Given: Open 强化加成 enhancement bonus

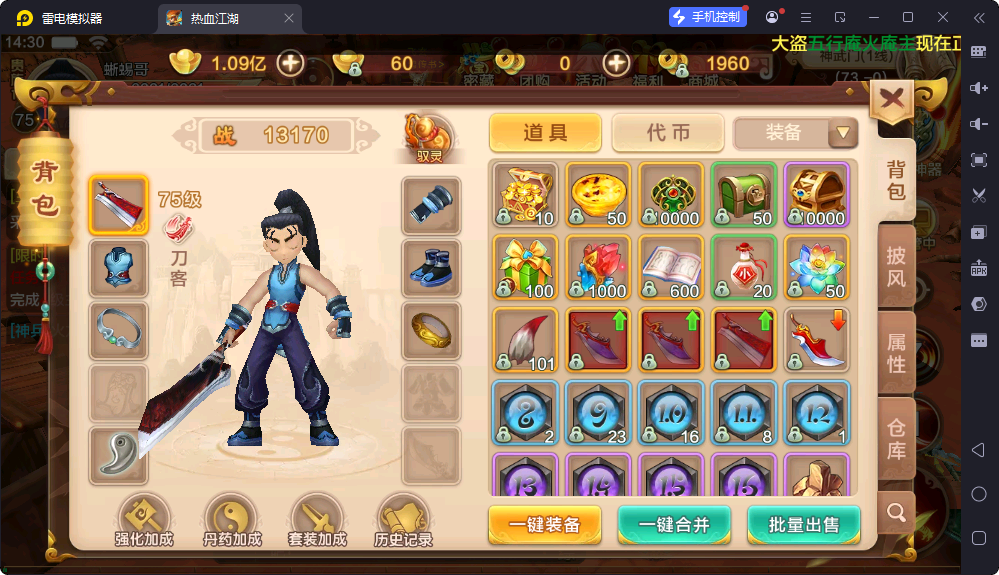Looking at the screenshot, I should 144,522.
